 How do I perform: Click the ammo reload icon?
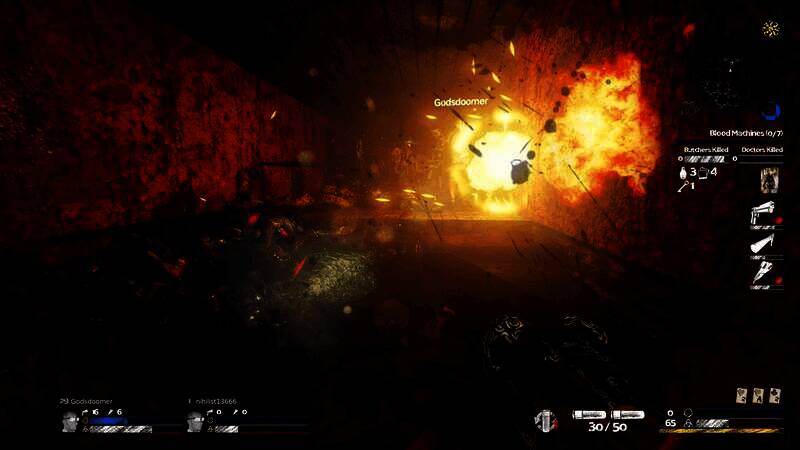[x=545, y=421]
